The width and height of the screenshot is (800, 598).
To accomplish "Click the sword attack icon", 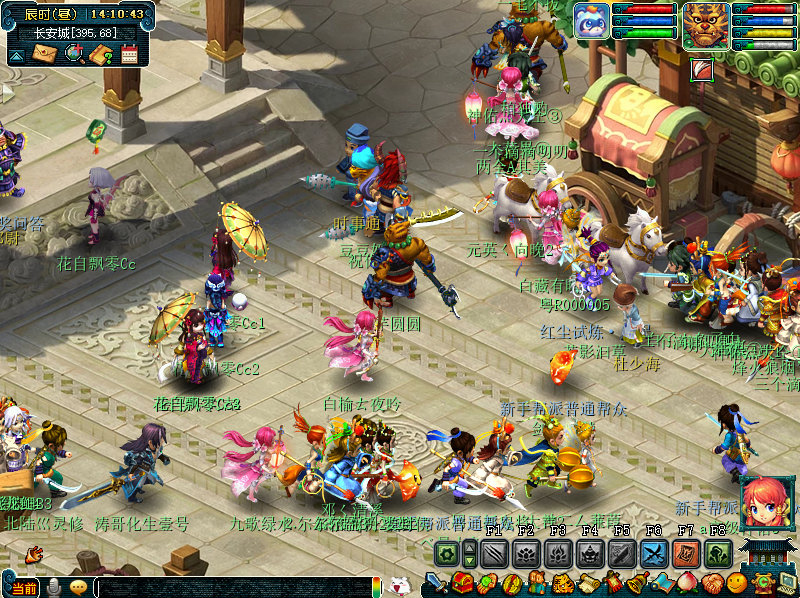I will (436, 583).
